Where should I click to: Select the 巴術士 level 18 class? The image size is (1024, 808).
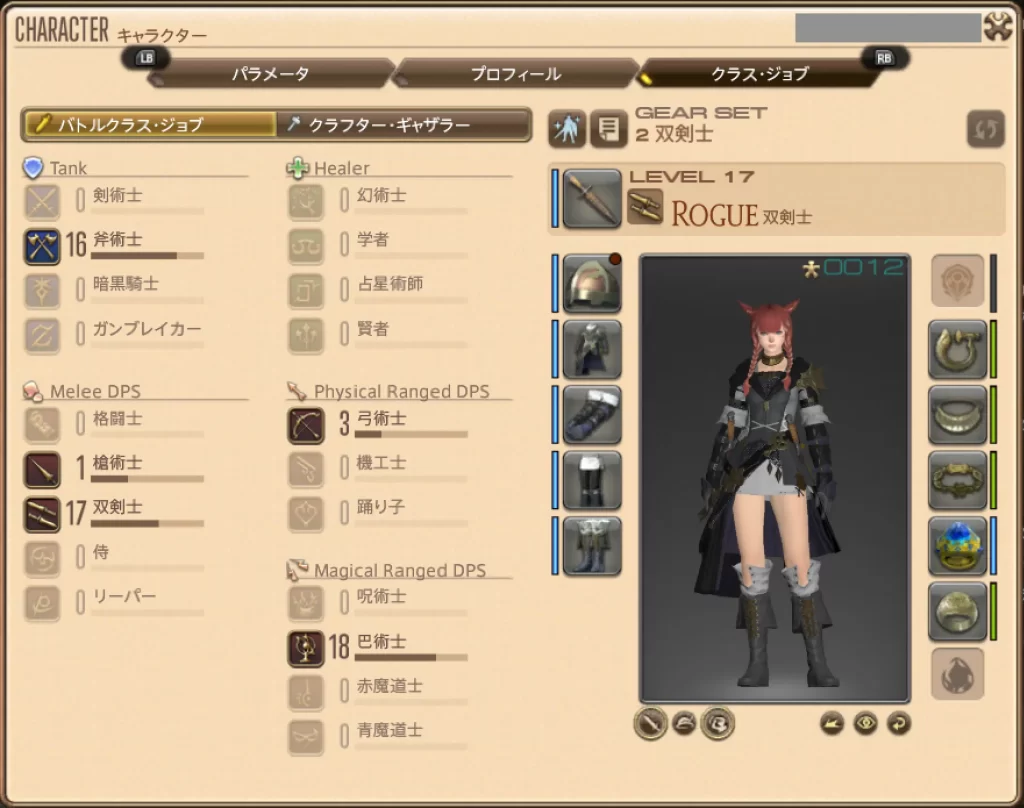[x=306, y=648]
